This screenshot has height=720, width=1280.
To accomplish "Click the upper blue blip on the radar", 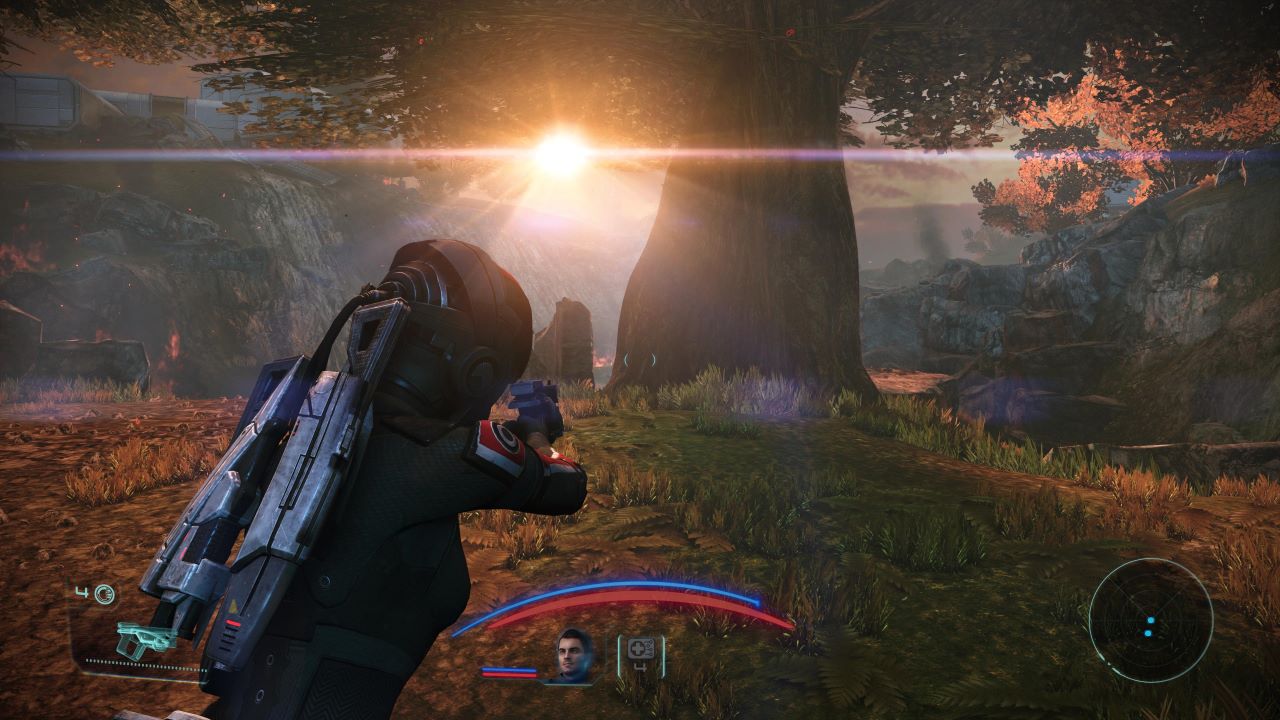I will click(x=1151, y=620).
